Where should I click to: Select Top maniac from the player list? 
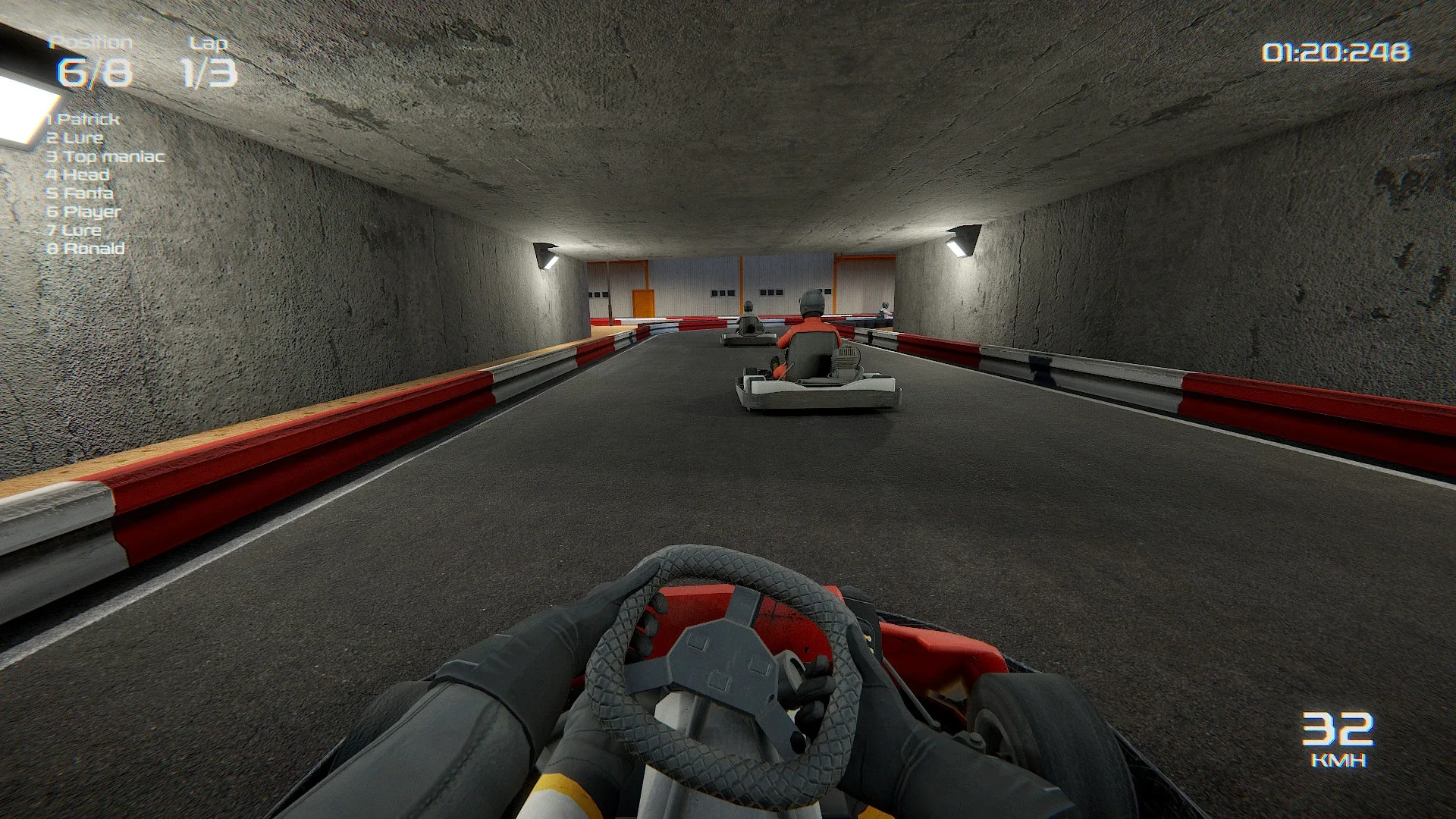click(x=106, y=156)
